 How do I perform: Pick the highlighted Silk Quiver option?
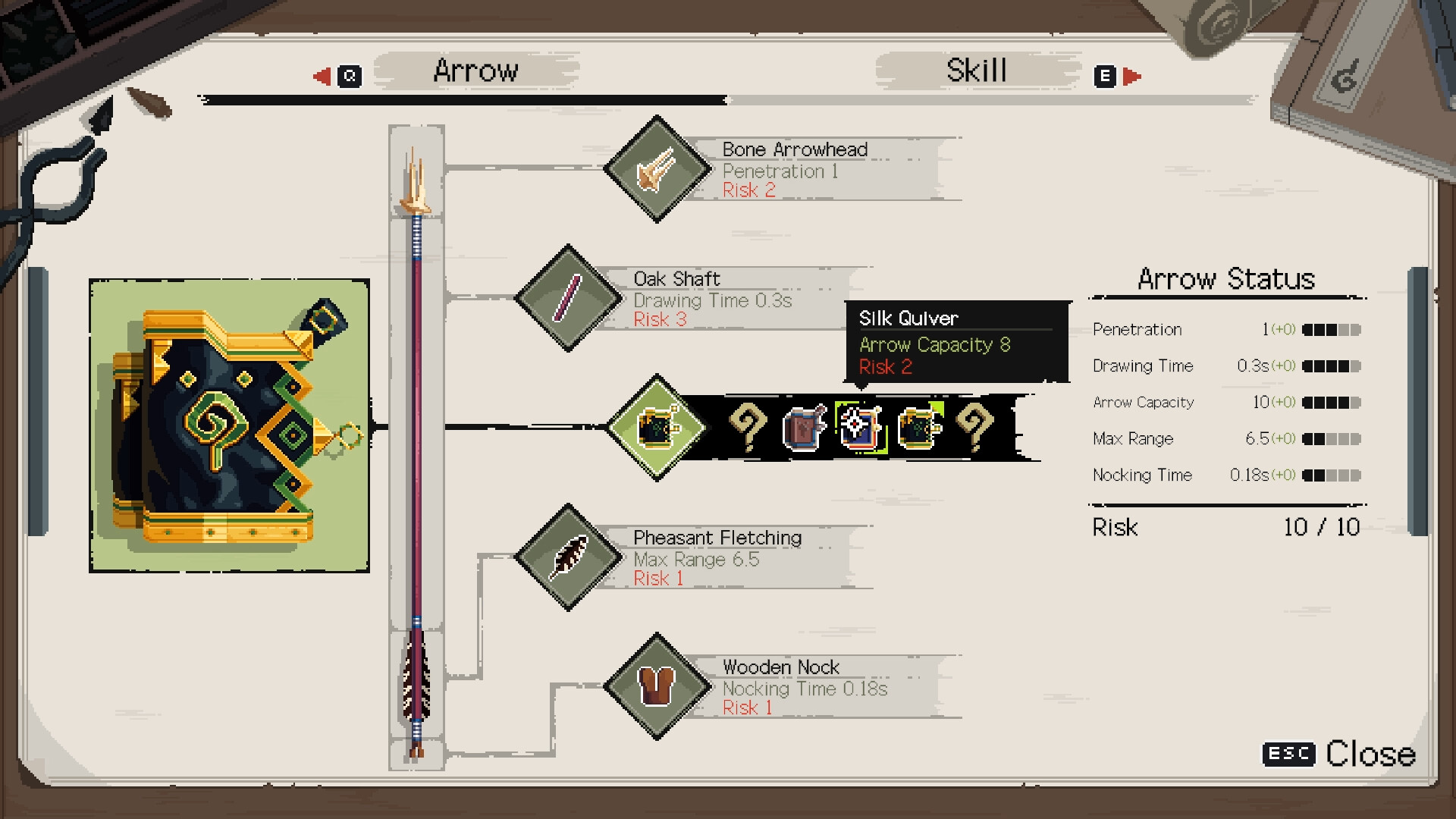tap(861, 426)
